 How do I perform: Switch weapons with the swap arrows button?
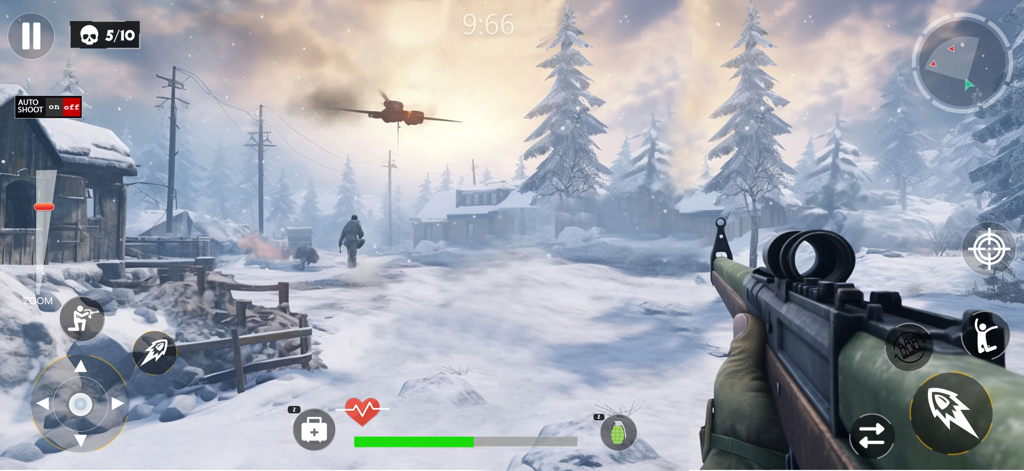pyautogui.click(x=871, y=437)
